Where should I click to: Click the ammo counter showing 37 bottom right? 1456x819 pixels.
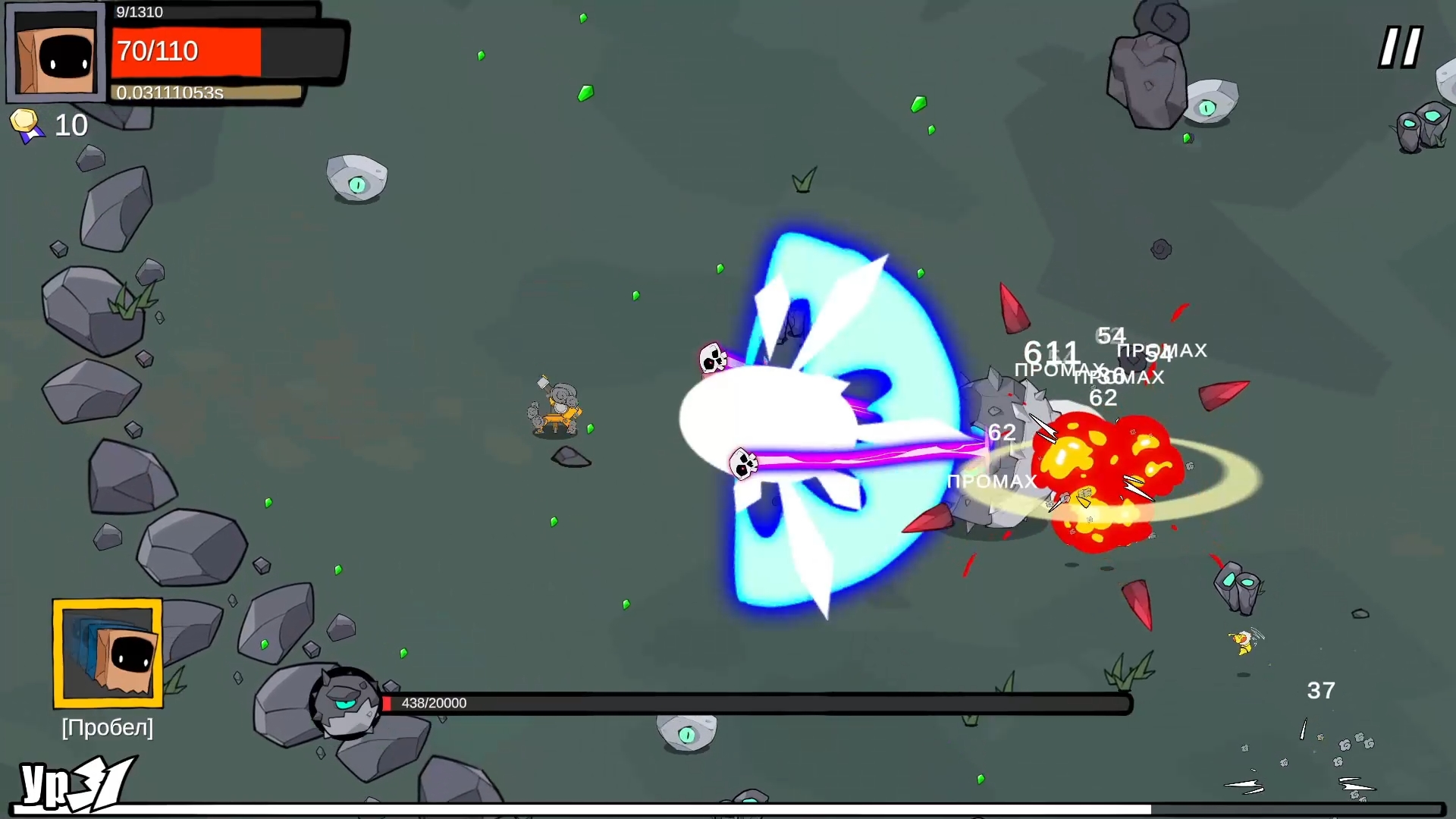tap(1319, 690)
